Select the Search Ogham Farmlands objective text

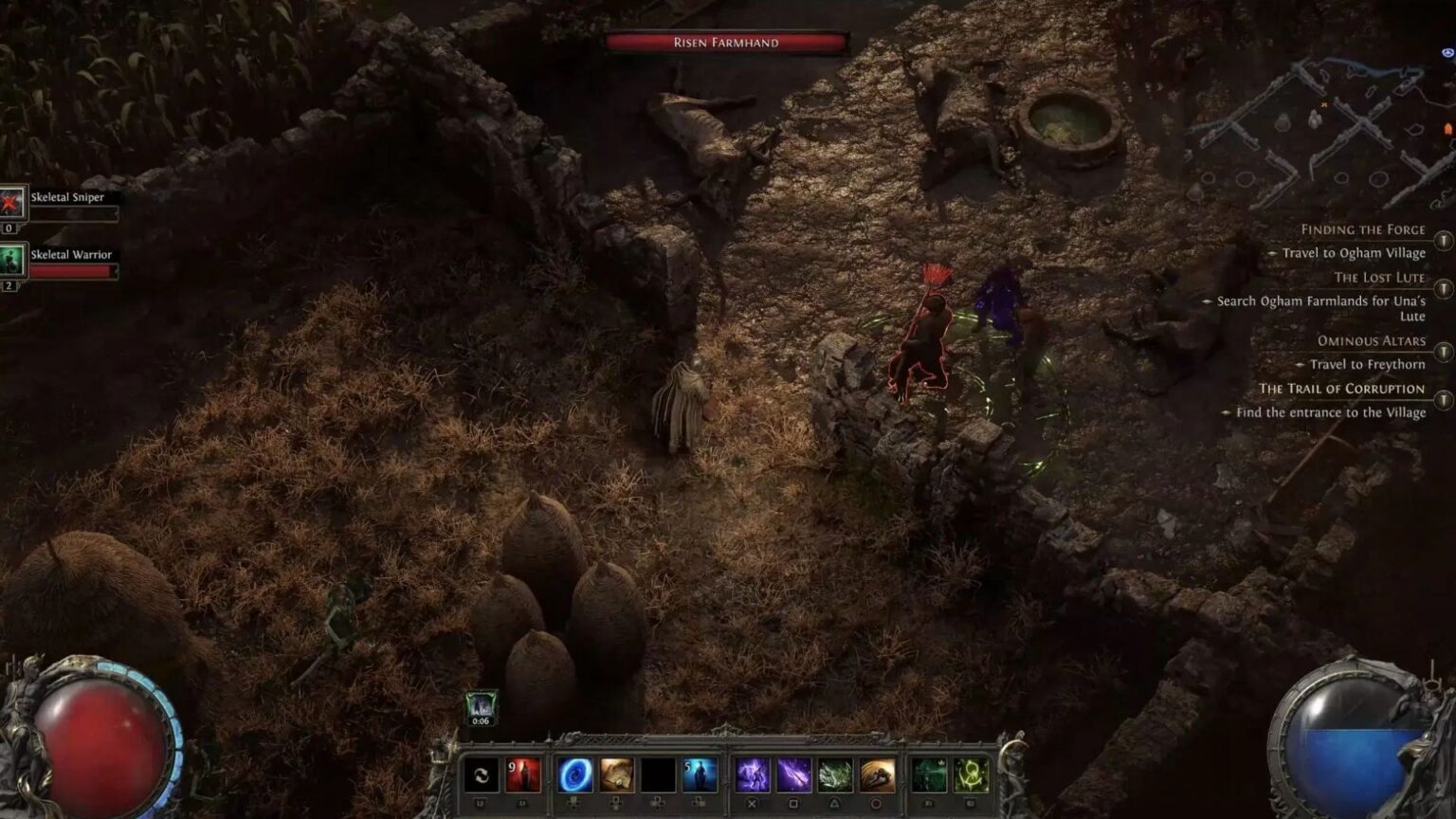[1322, 301]
